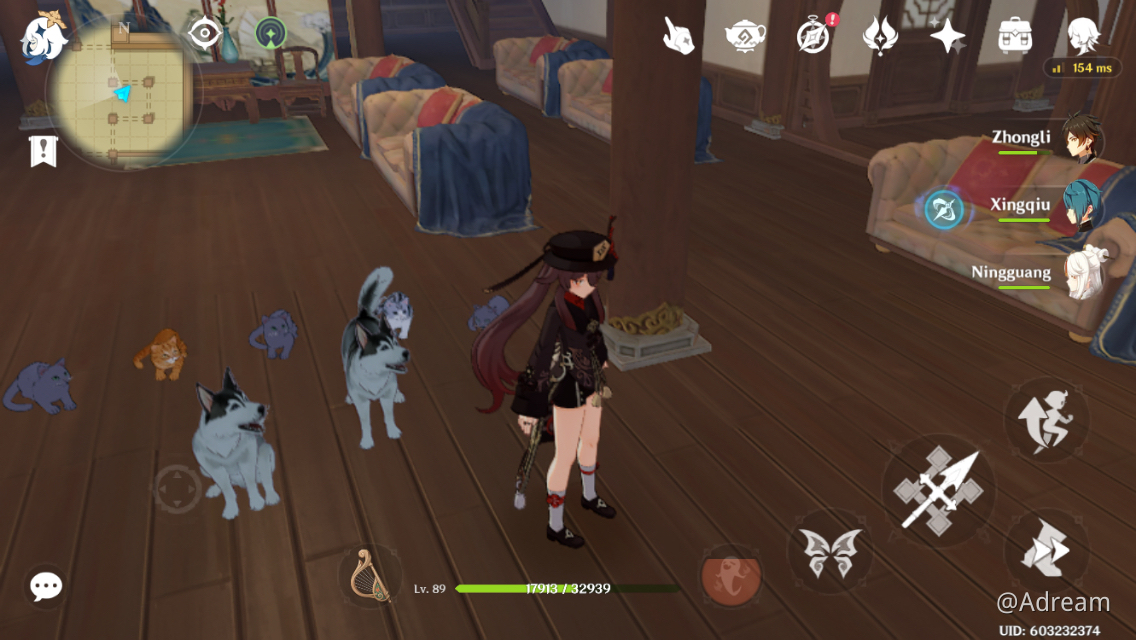Screen dimensions: 1136x640
Task: Open the Serenitea Pot teapot icon
Action: [745, 36]
